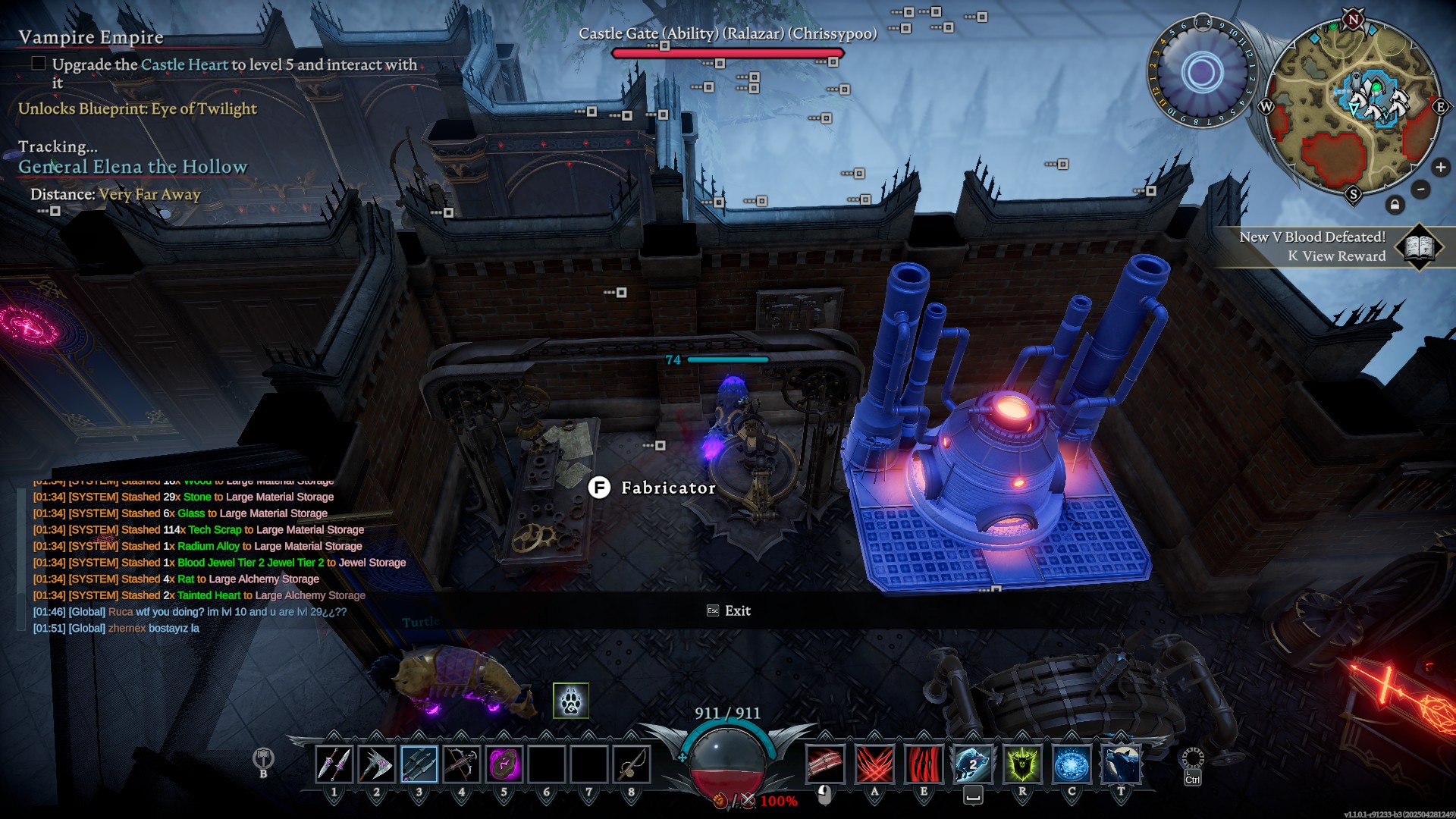Click the Esc Exit prompt
The height and width of the screenshot is (819, 1456).
click(728, 610)
